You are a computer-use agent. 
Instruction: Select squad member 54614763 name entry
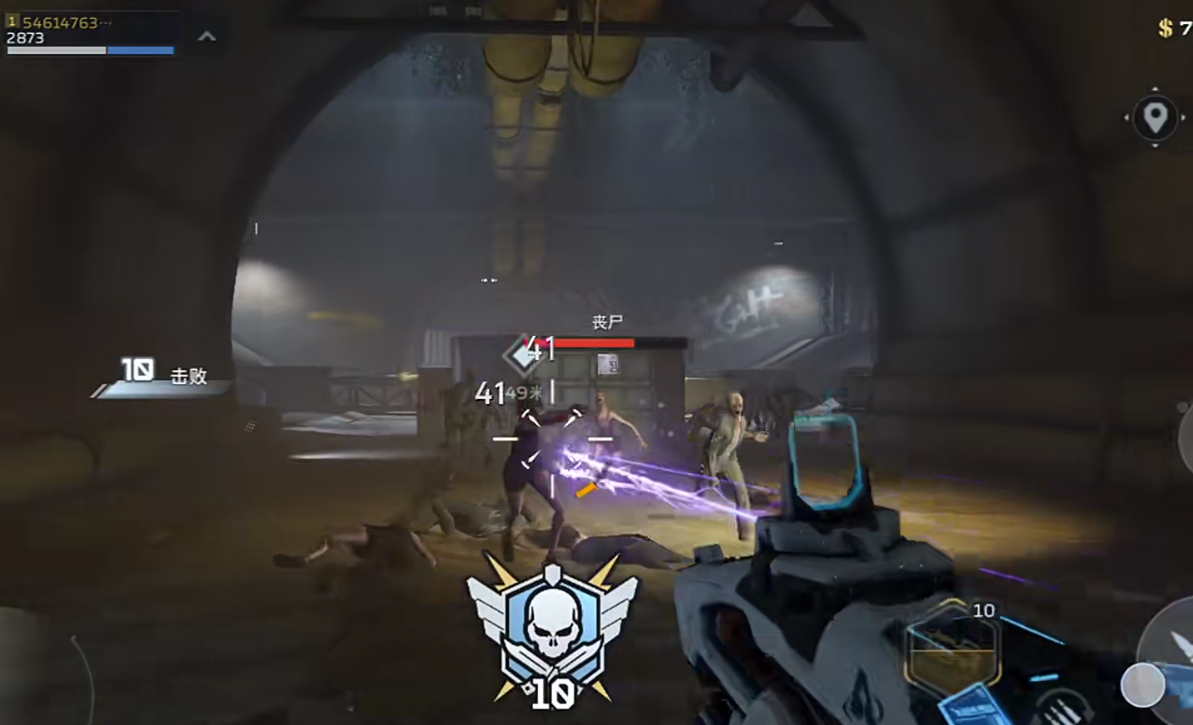coord(60,22)
